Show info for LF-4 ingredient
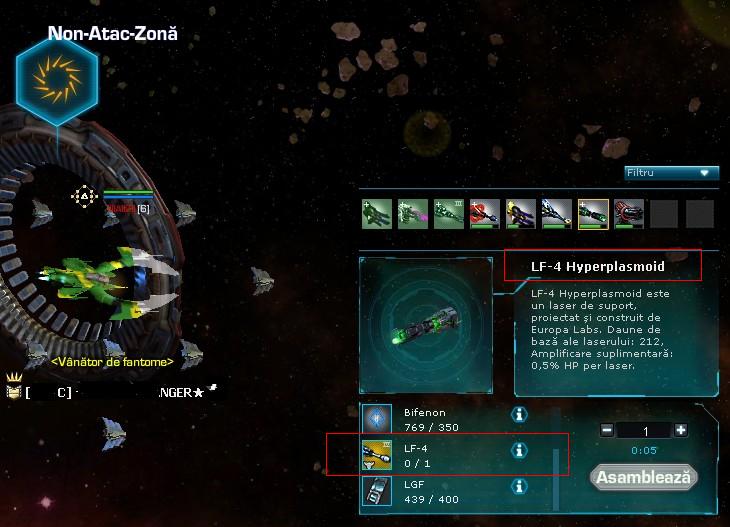This screenshot has width=730, height=527. pos(519,451)
